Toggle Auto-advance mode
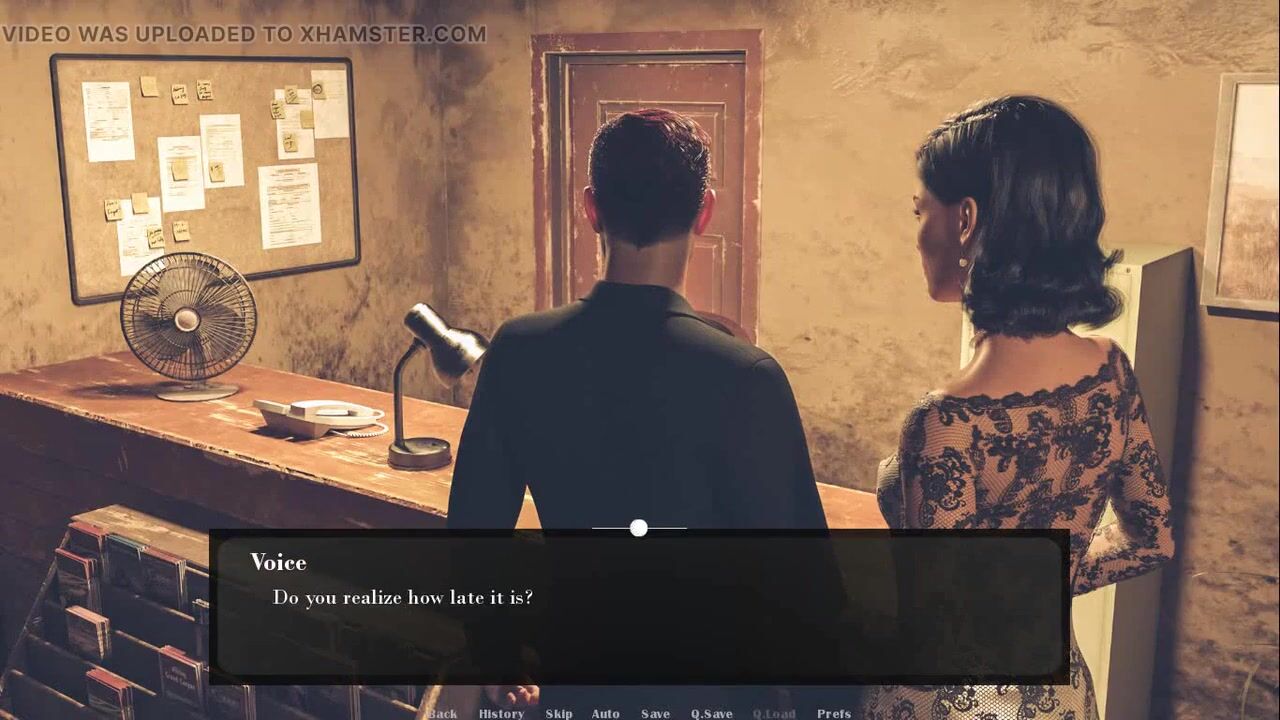Screen dimensions: 1280x720 coord(605,713)
